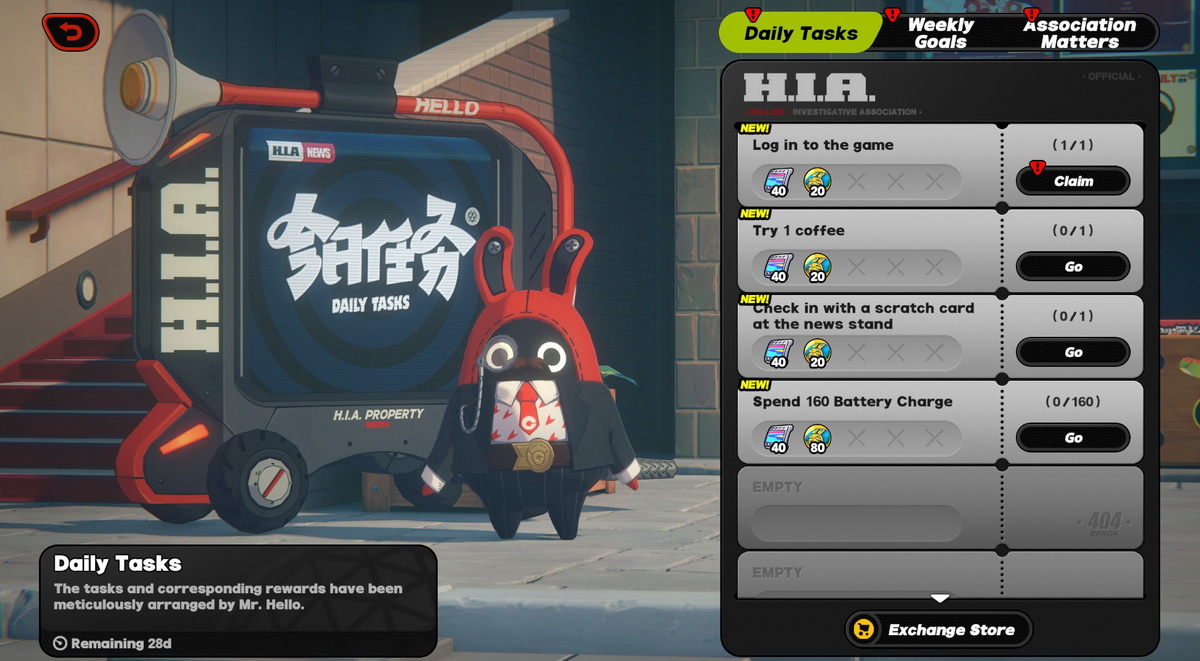
Task: Open the Exchange Store
Action: pos(938,630)
